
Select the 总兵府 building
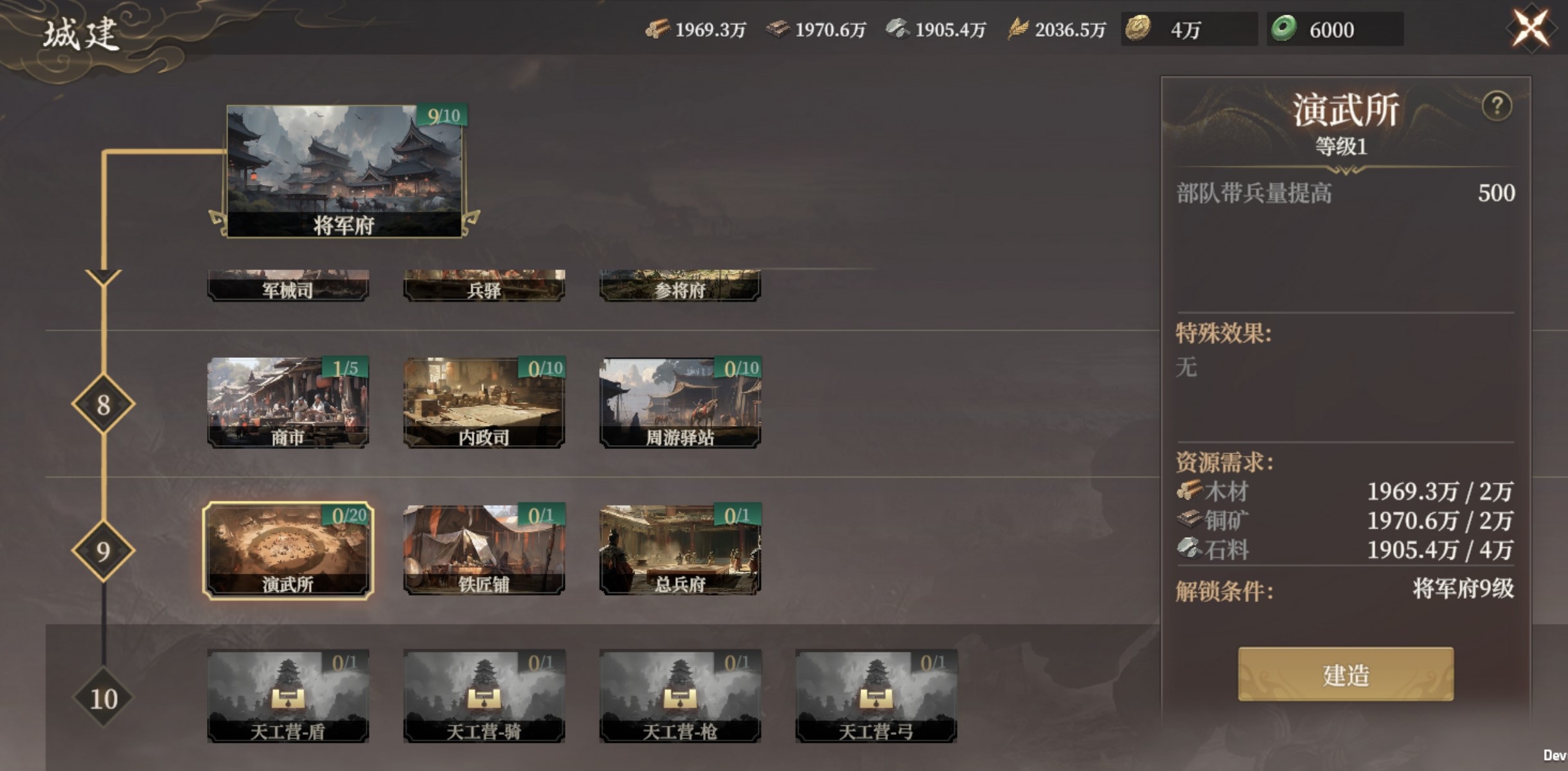coord(680,550)
